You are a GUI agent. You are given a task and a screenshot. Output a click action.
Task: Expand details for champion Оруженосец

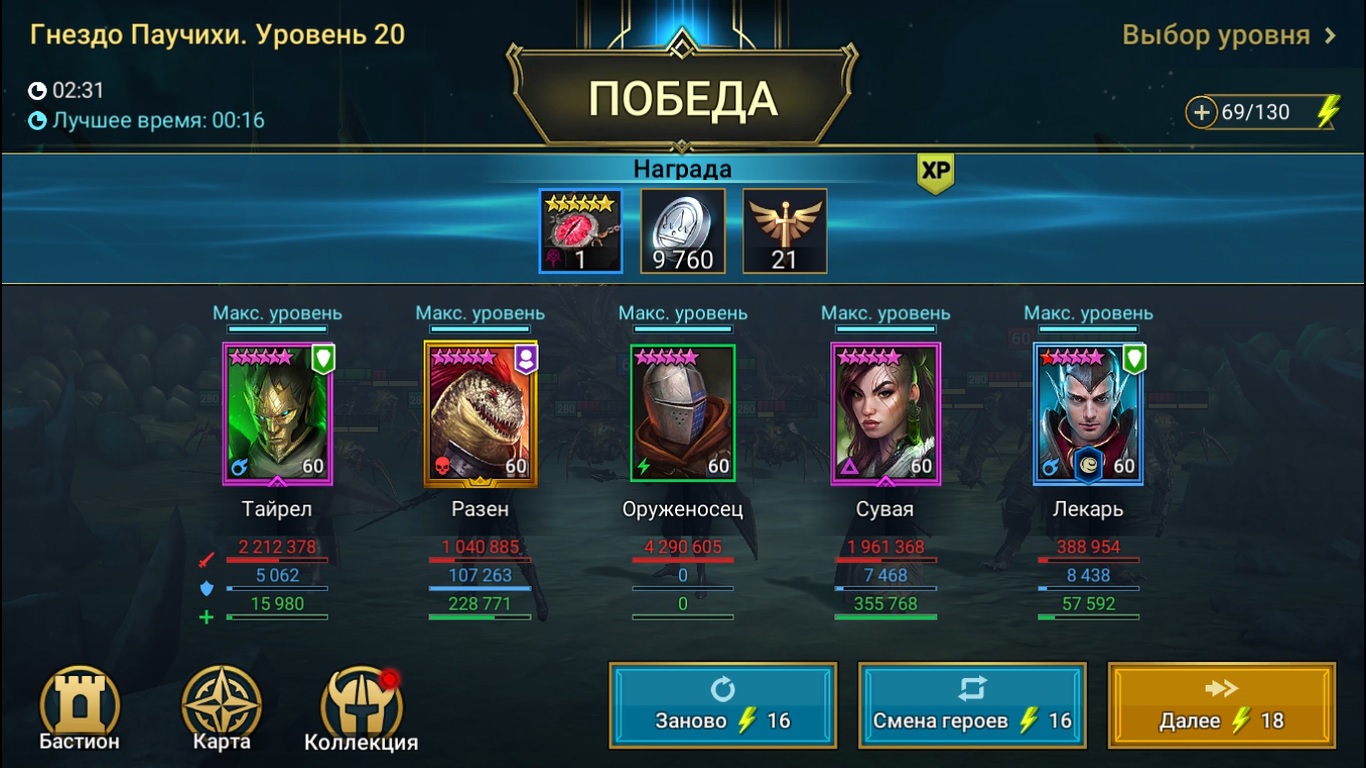click(682, 414)
